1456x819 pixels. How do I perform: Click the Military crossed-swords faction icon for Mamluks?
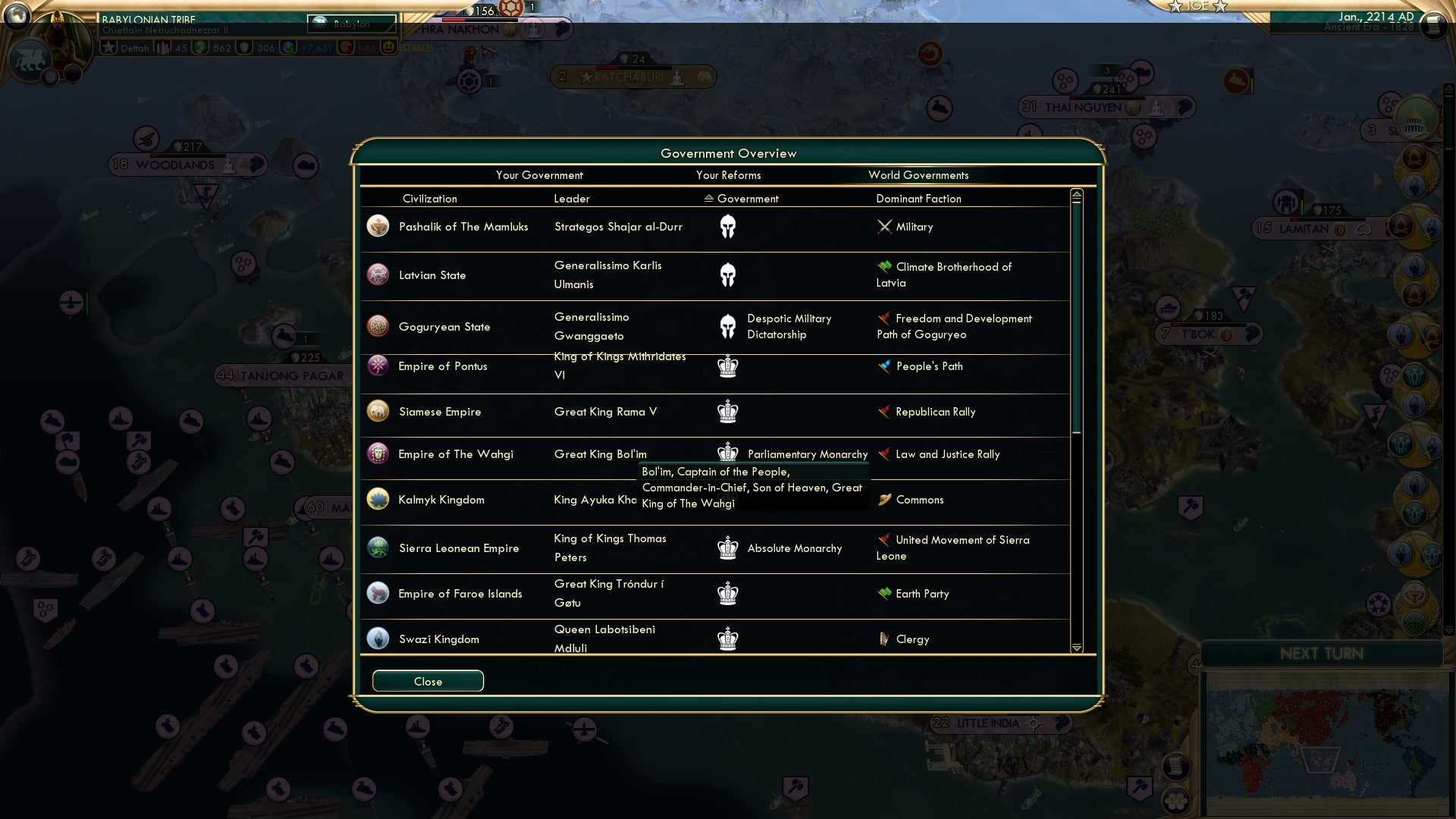[883, 226]
